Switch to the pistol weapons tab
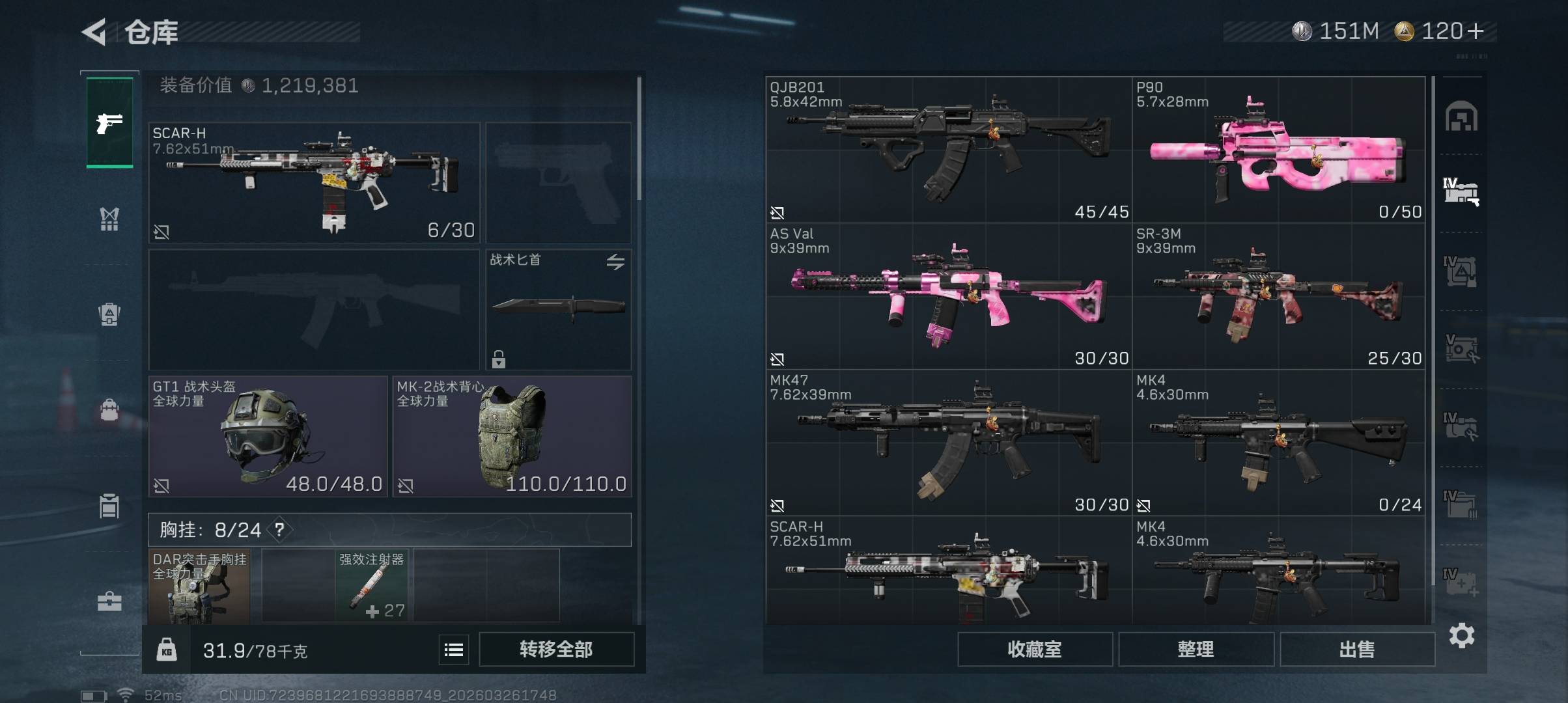The height and width of the screenshot is (703, 1568). click(109, 122)
